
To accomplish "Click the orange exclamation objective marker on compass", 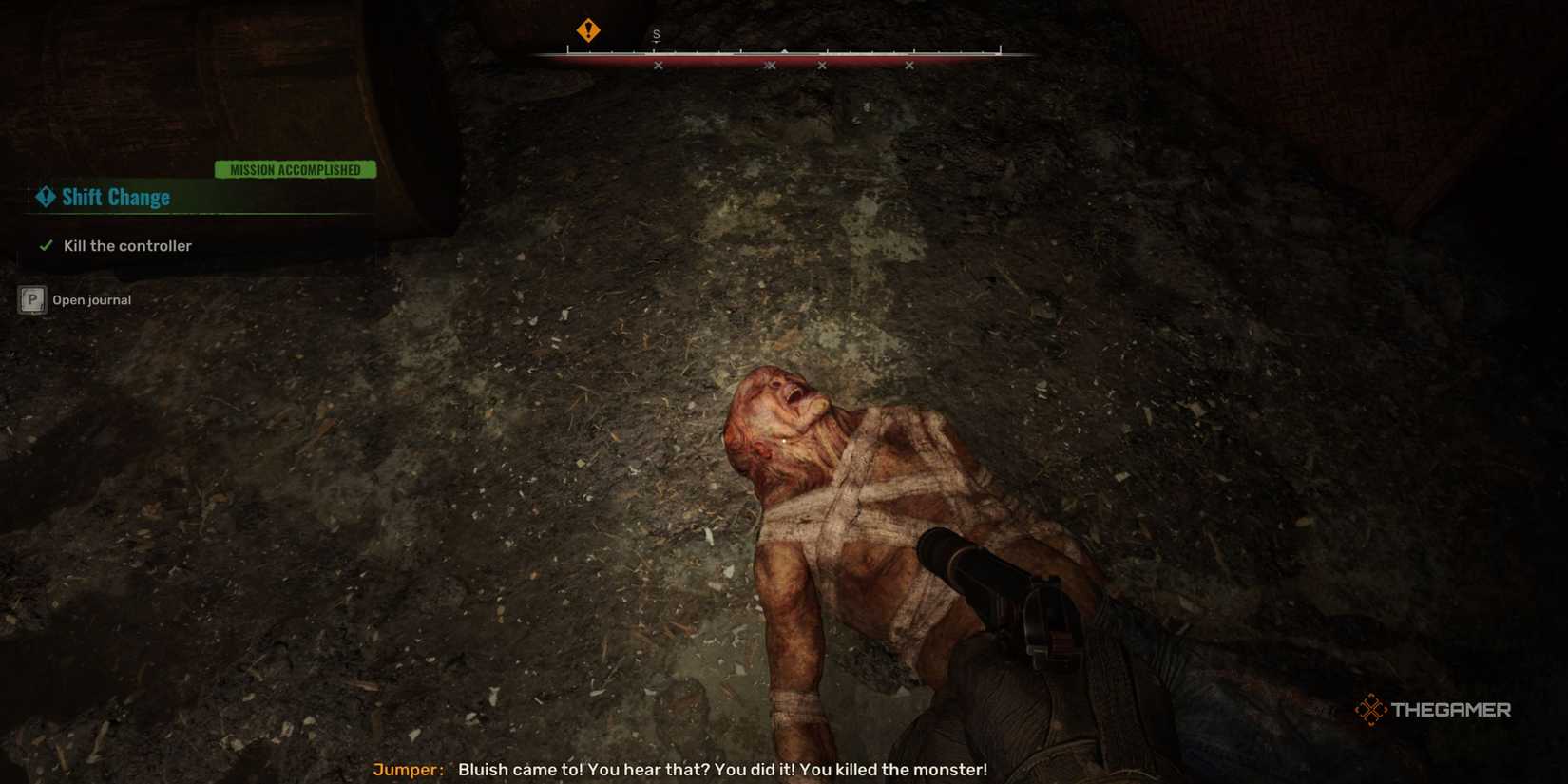I will coord(587,31).
